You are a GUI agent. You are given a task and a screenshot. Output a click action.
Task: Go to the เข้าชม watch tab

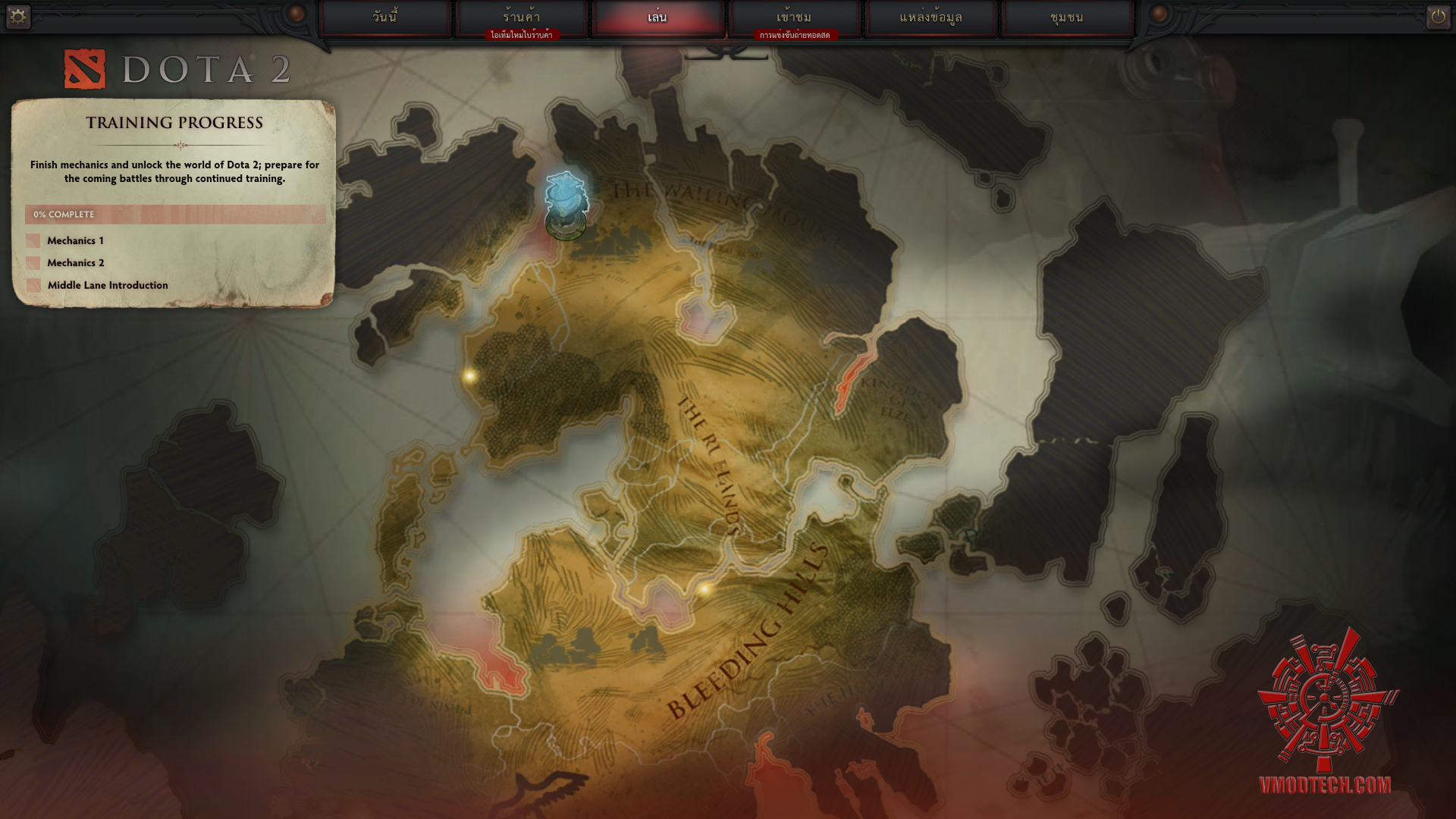pos(794,17)
